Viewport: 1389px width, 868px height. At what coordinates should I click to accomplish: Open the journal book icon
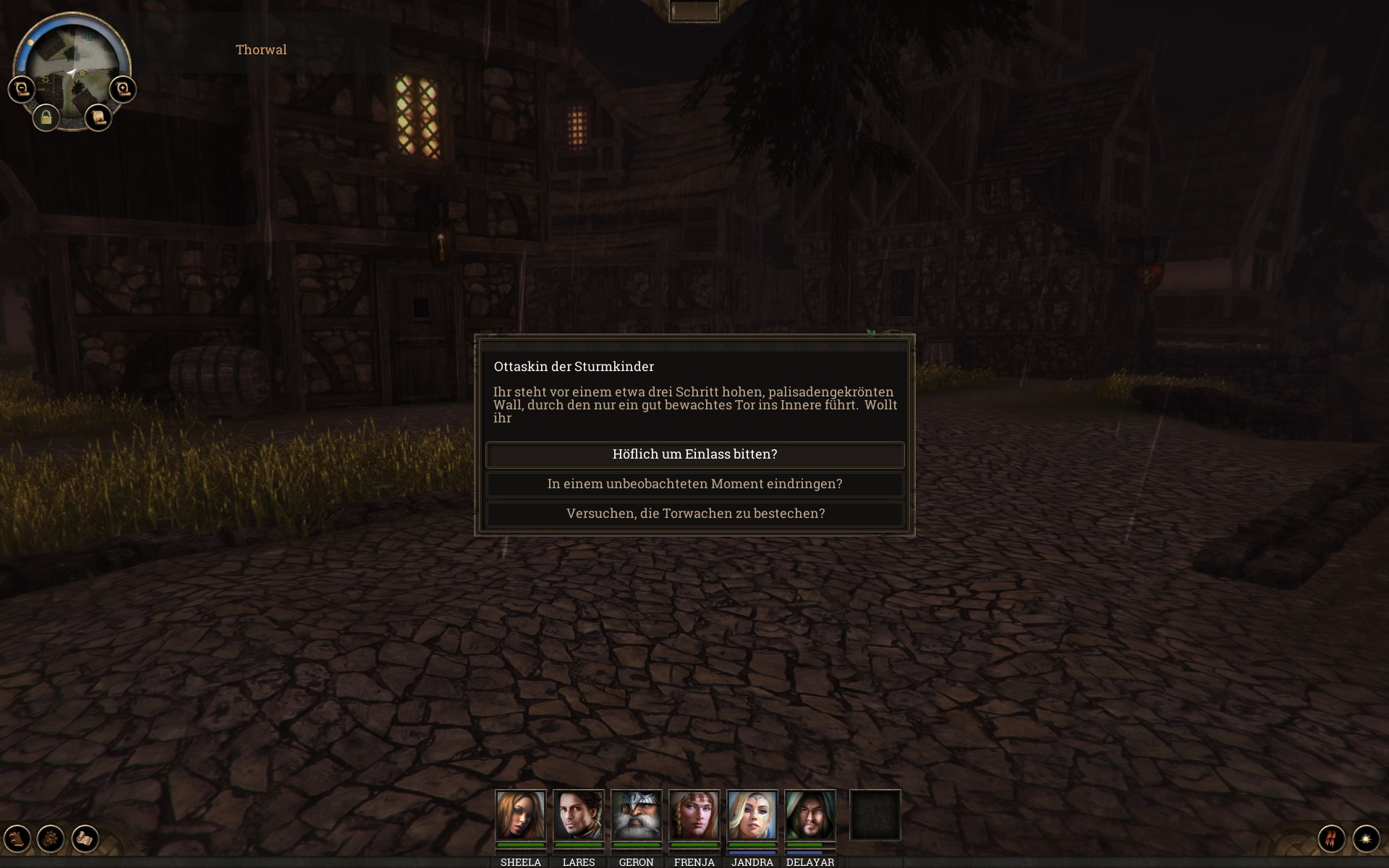point(17,838)
